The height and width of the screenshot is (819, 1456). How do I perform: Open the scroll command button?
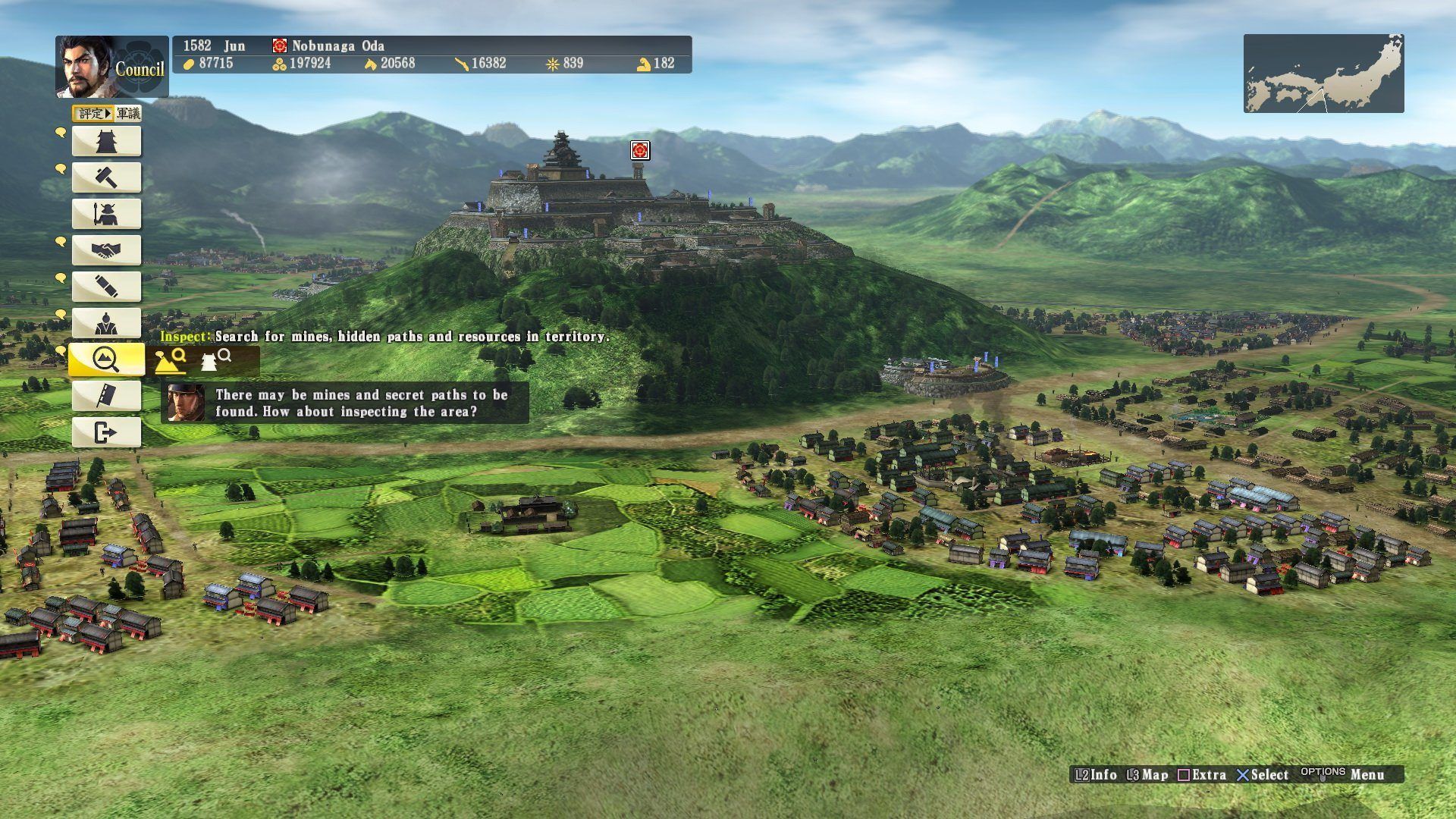point(106,287)
